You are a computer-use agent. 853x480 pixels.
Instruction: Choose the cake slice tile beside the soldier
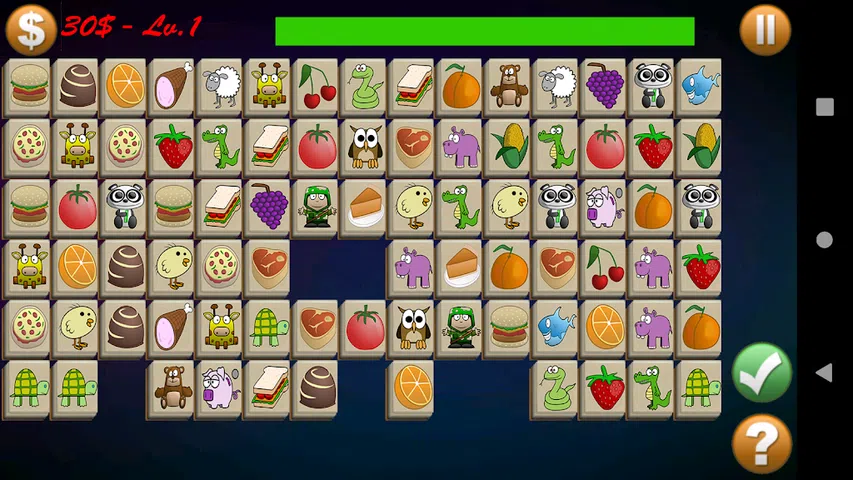pos(365,207)
